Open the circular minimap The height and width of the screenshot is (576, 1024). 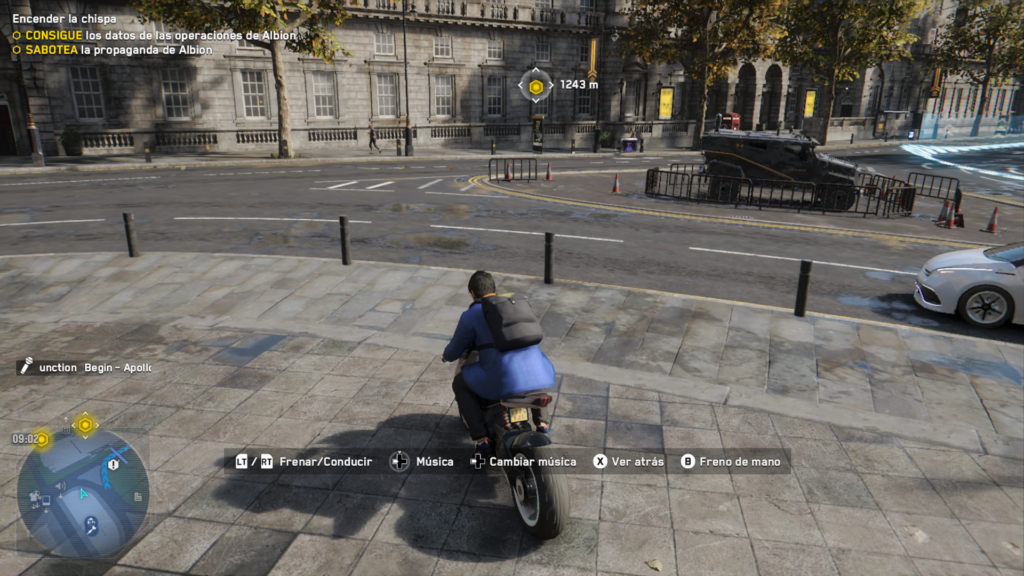click(82, 493)
